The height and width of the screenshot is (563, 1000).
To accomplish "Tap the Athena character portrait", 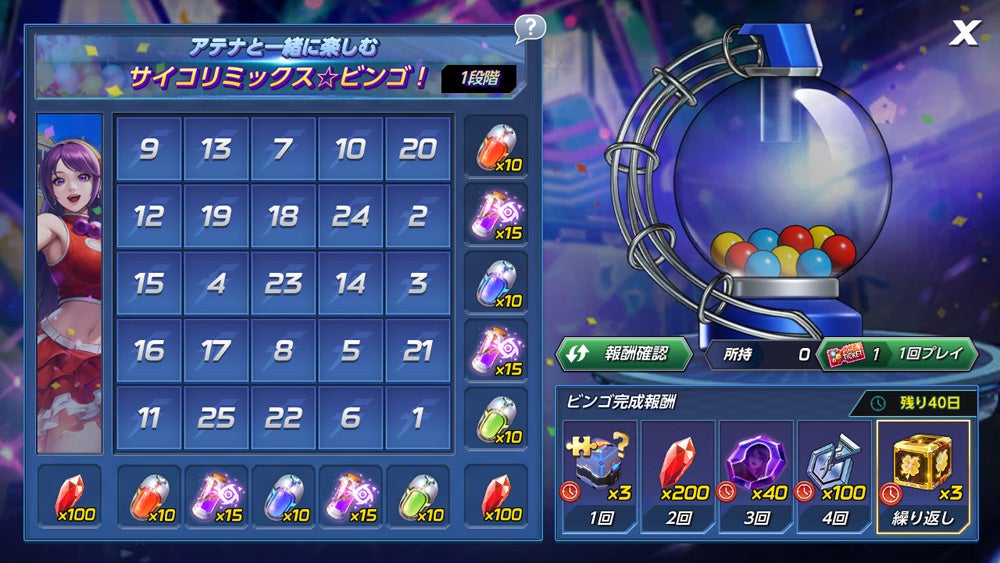I will coord(69,283).
